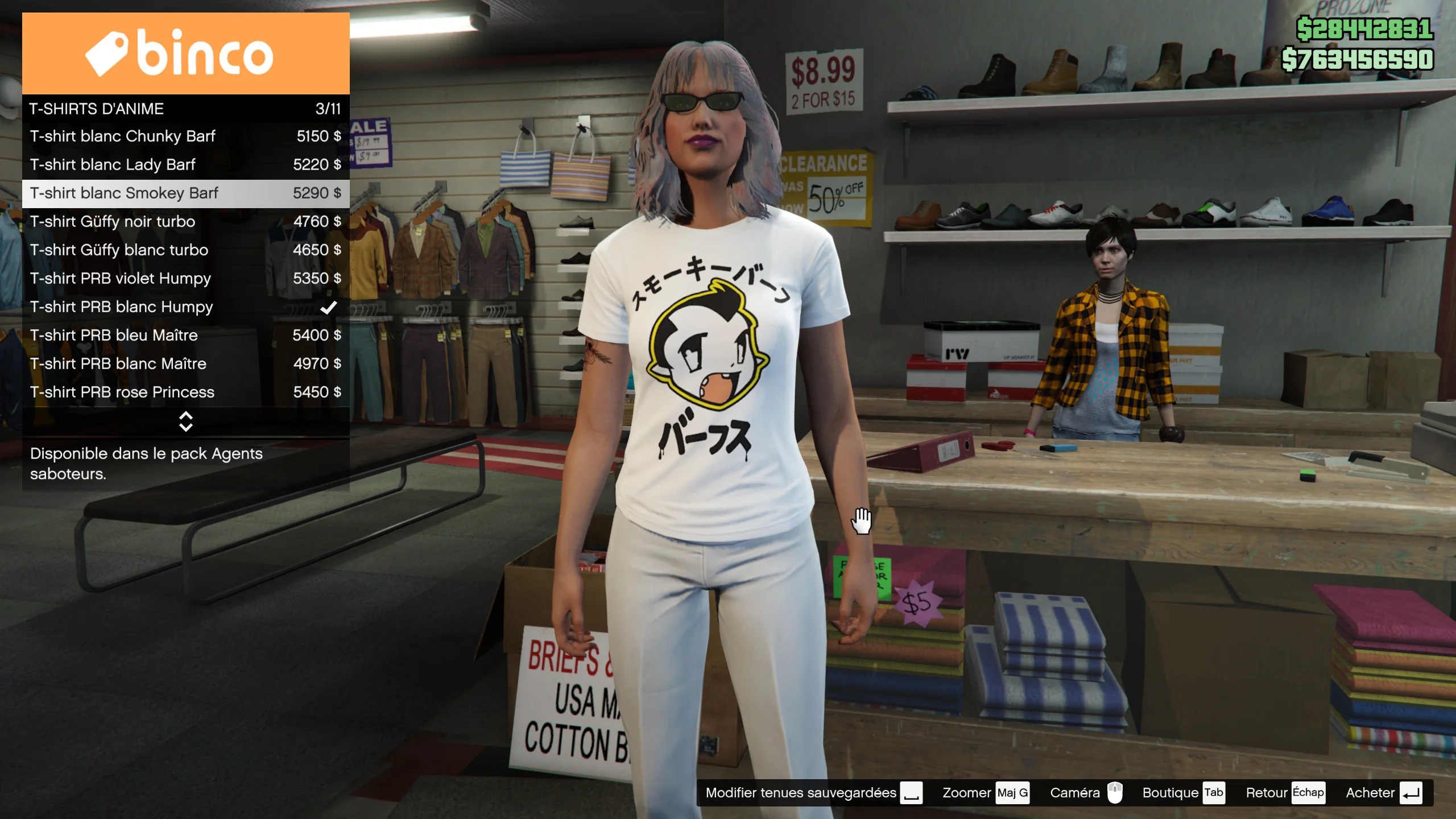The height and width of the screenshot is (819, 1456).
Task: Choose the T-shirt blanc Lady Barf entry
Action: (x=185, y=165)
